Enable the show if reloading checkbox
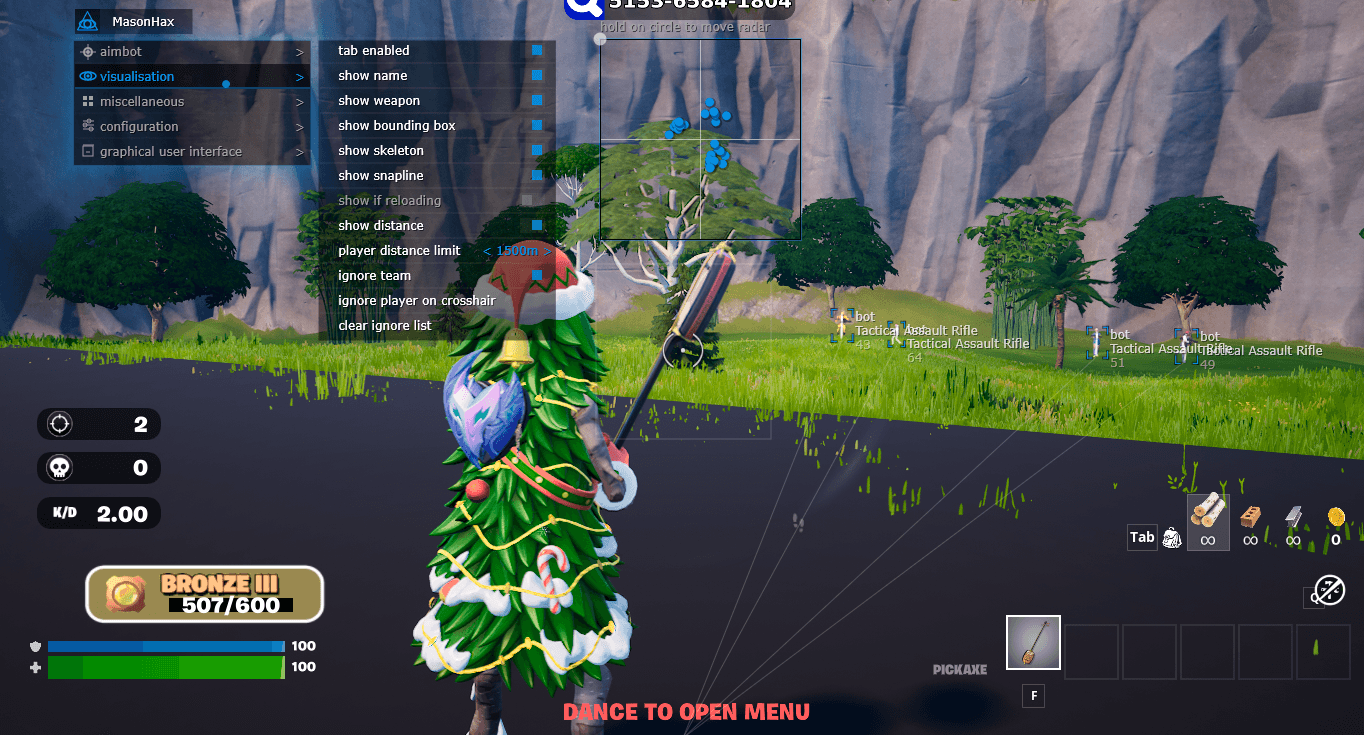 527,200
